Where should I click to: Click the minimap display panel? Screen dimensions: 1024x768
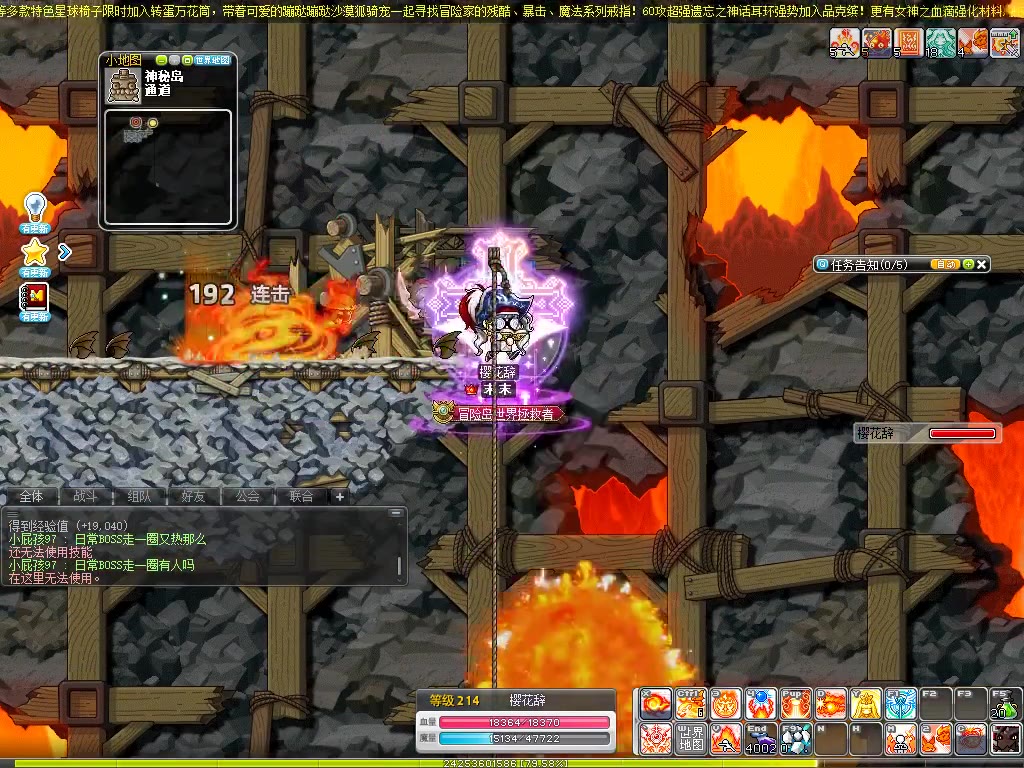168,166
